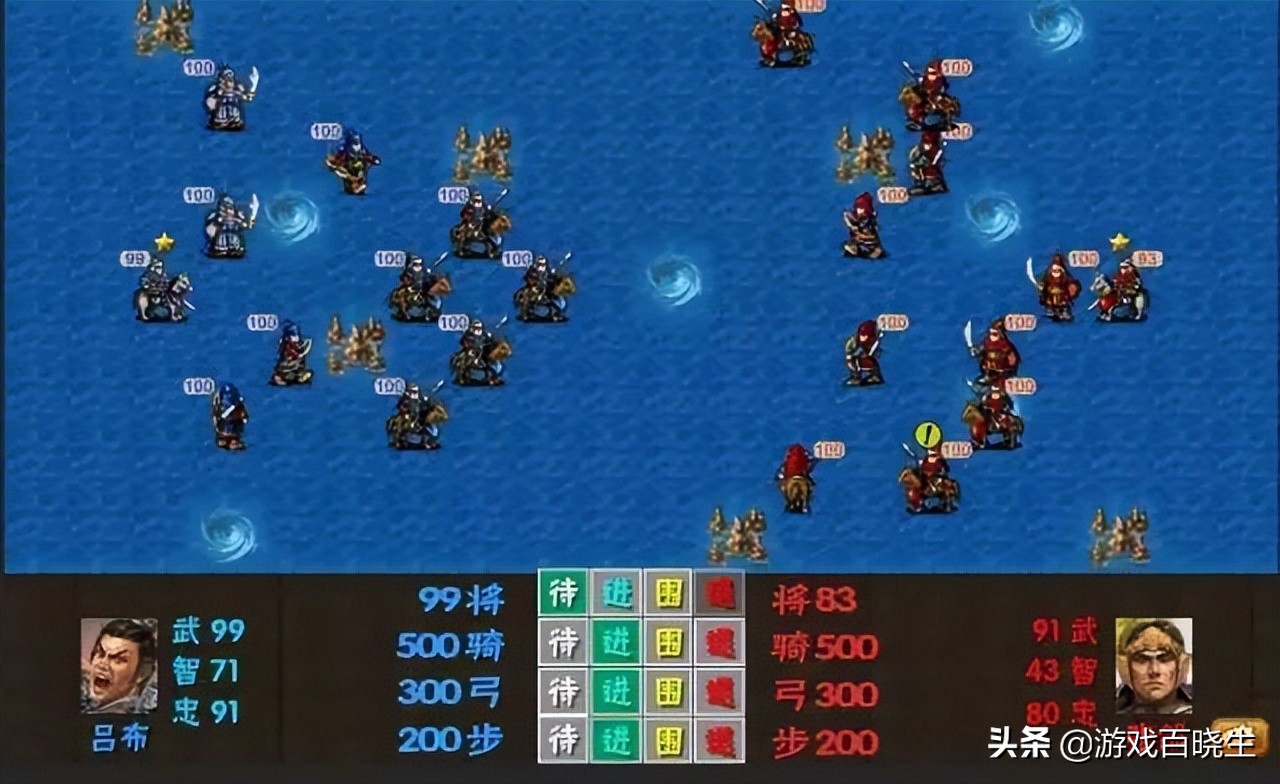Click the enemy general's helmeted portrait
Screen dimensions: 1280x784
[x=1153, y=665]
